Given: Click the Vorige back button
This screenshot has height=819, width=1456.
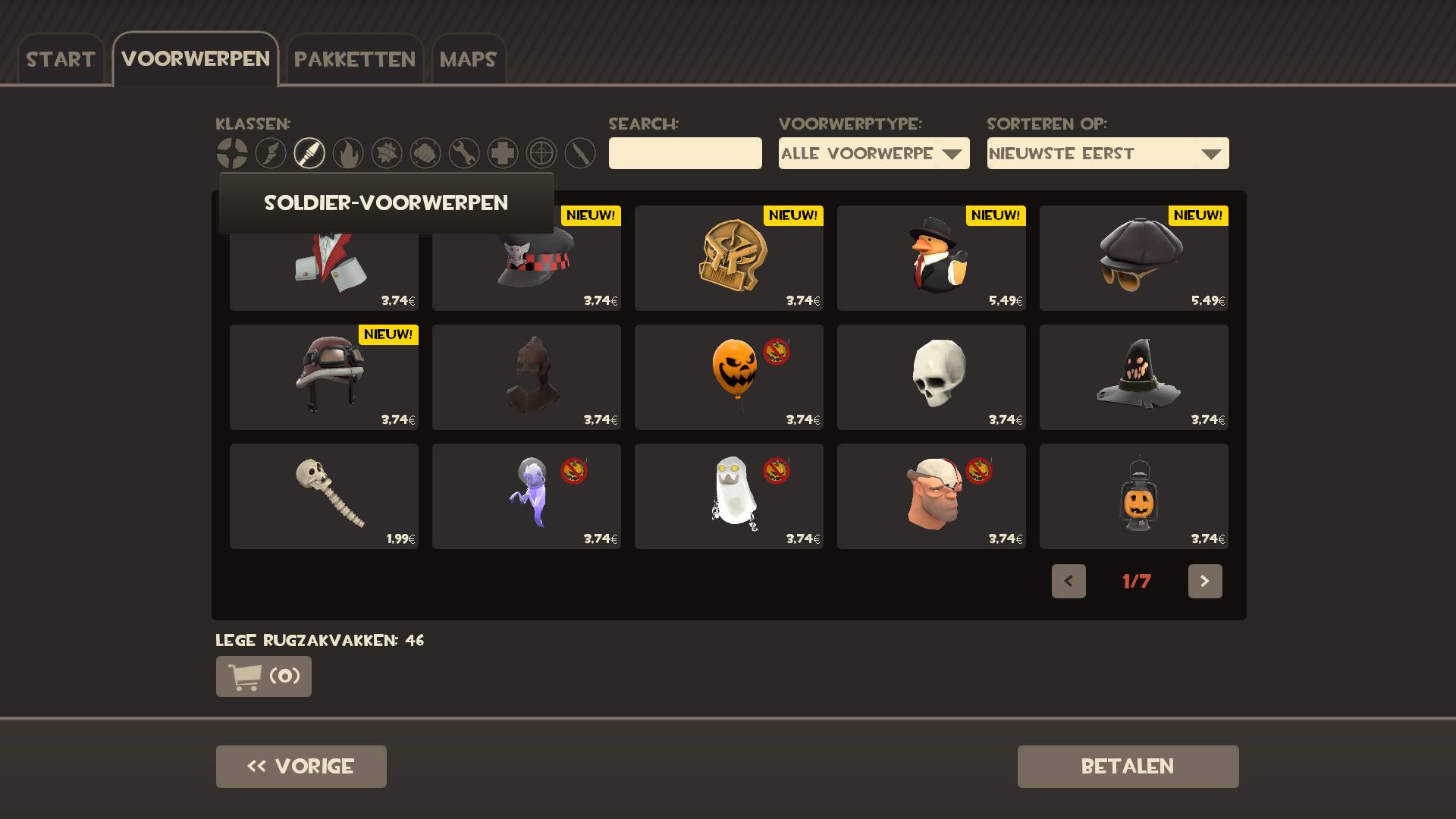Looking at the screenshot, I should click(x=301, y=766).
